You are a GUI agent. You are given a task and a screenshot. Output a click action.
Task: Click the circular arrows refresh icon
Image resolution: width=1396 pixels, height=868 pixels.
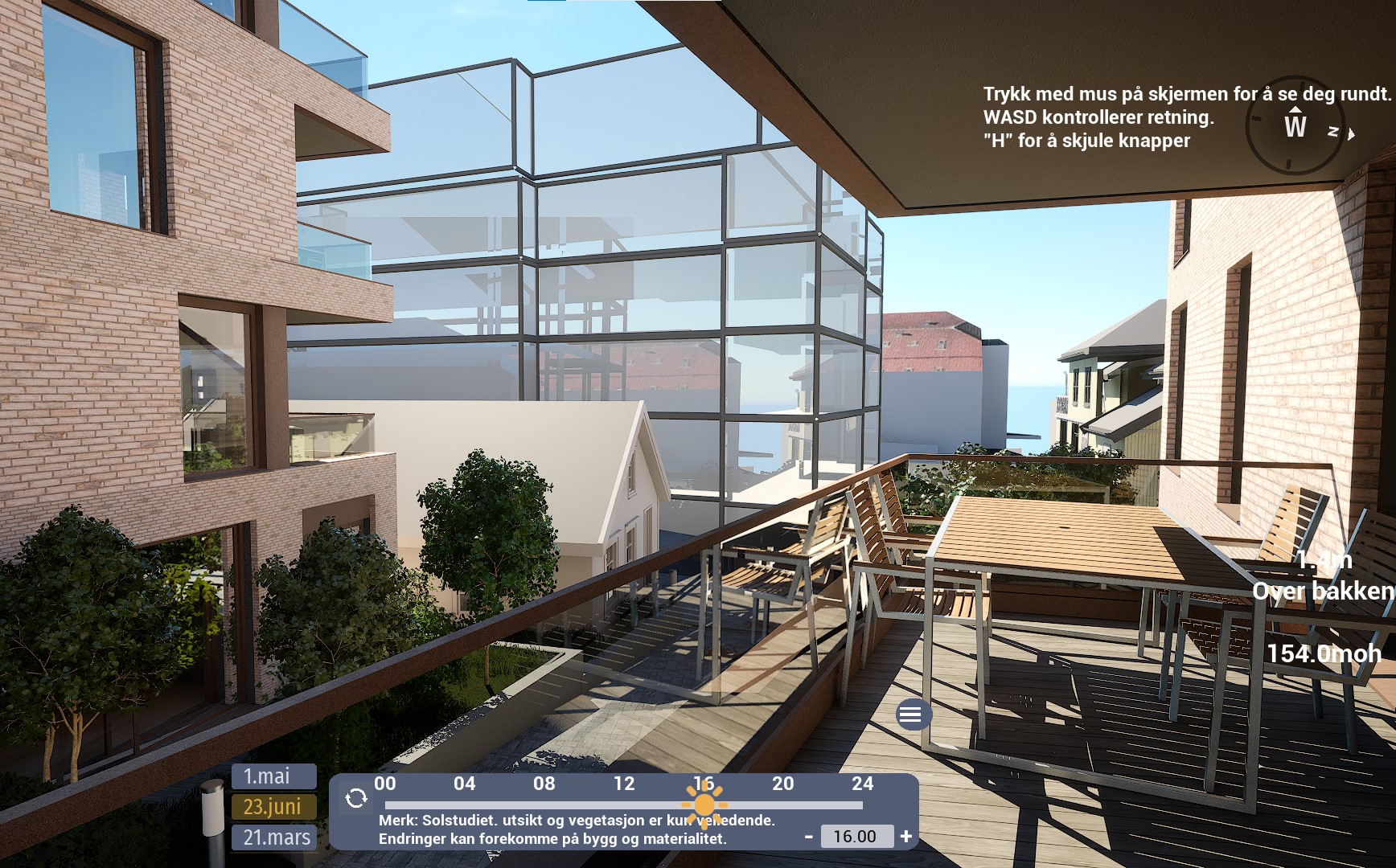click(356, 798)
